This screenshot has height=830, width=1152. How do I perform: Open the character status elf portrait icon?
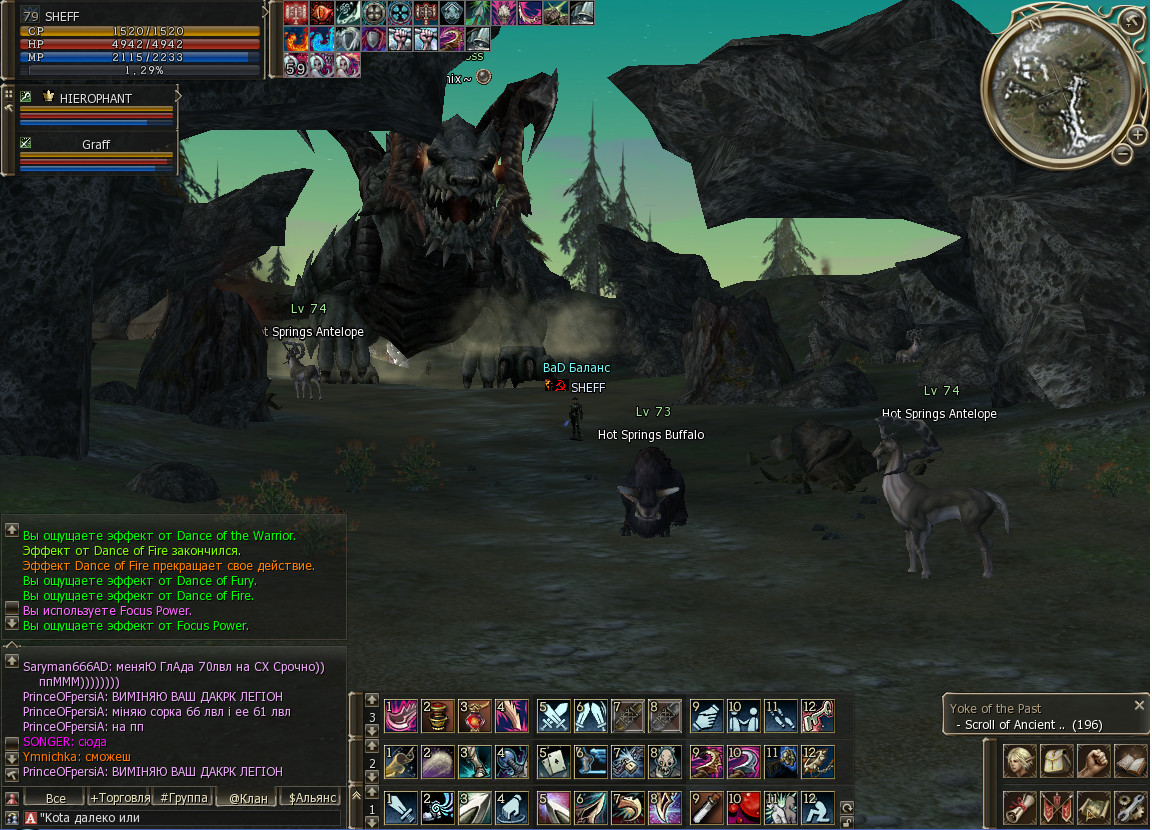pyautogui.click(x=1020, y=762)
